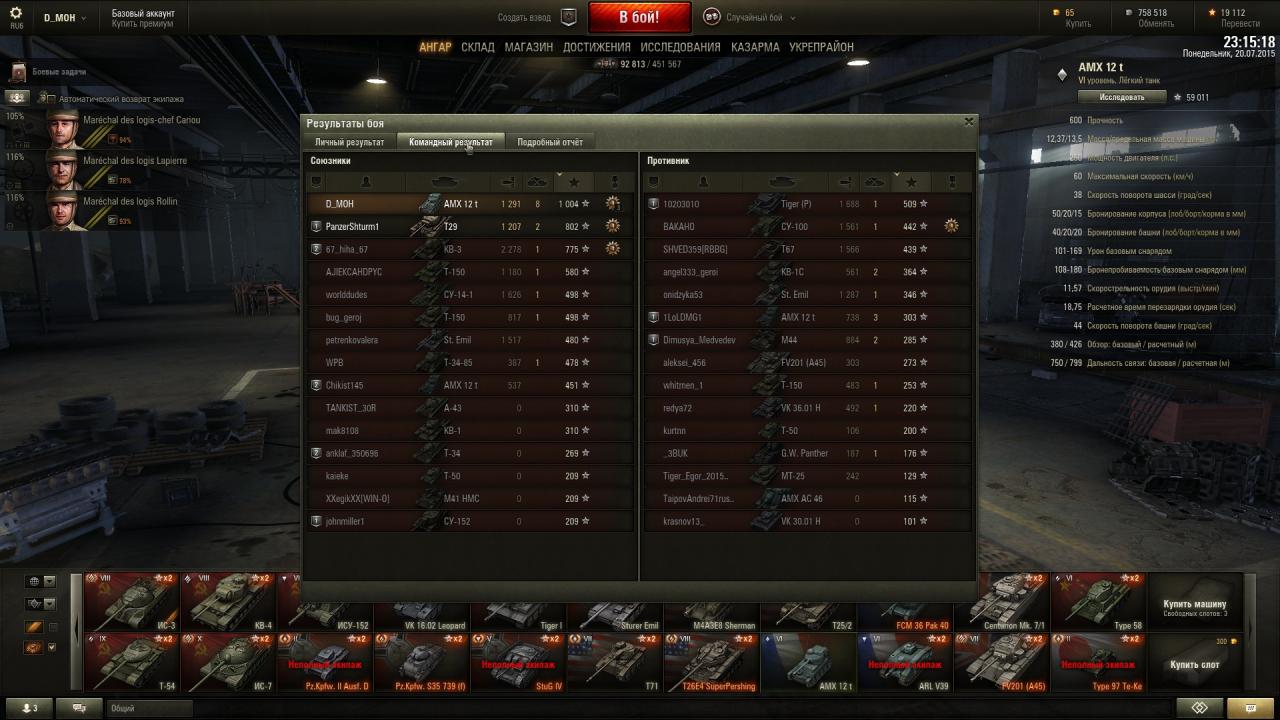Click the Купить слот button
The height and width of the screenshot is (720, 1280).
[x=1195, y=664]
